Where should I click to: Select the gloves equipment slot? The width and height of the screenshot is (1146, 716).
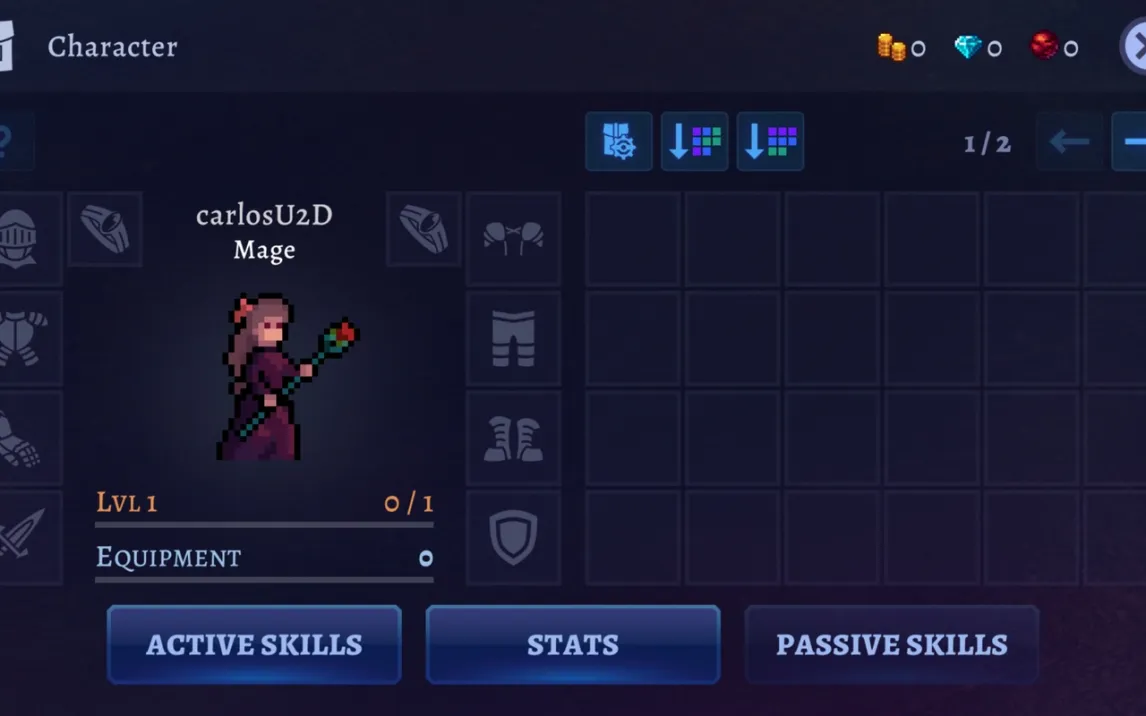click(x=20, y=438)
